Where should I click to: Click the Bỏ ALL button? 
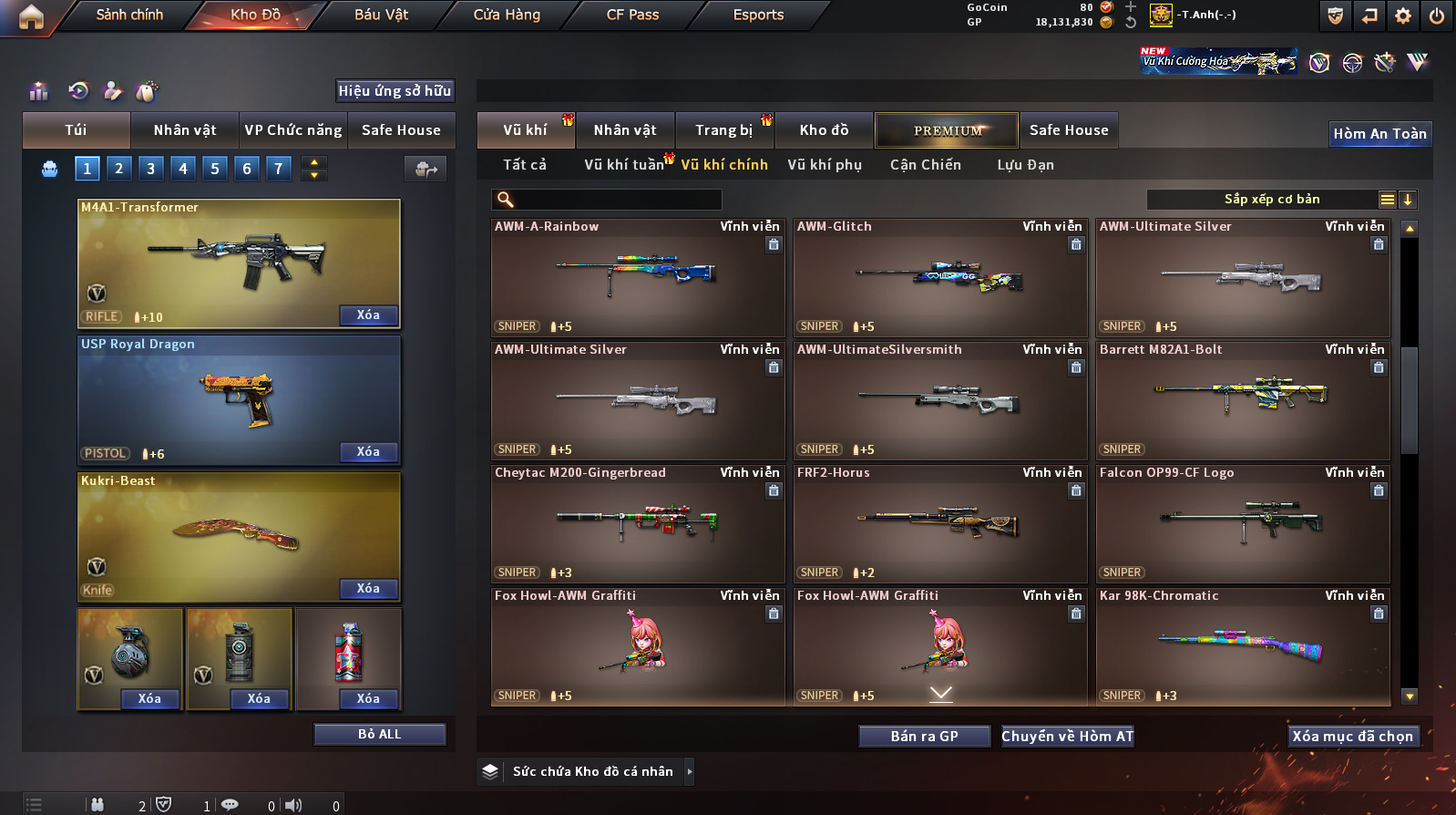tap(379, 735)
